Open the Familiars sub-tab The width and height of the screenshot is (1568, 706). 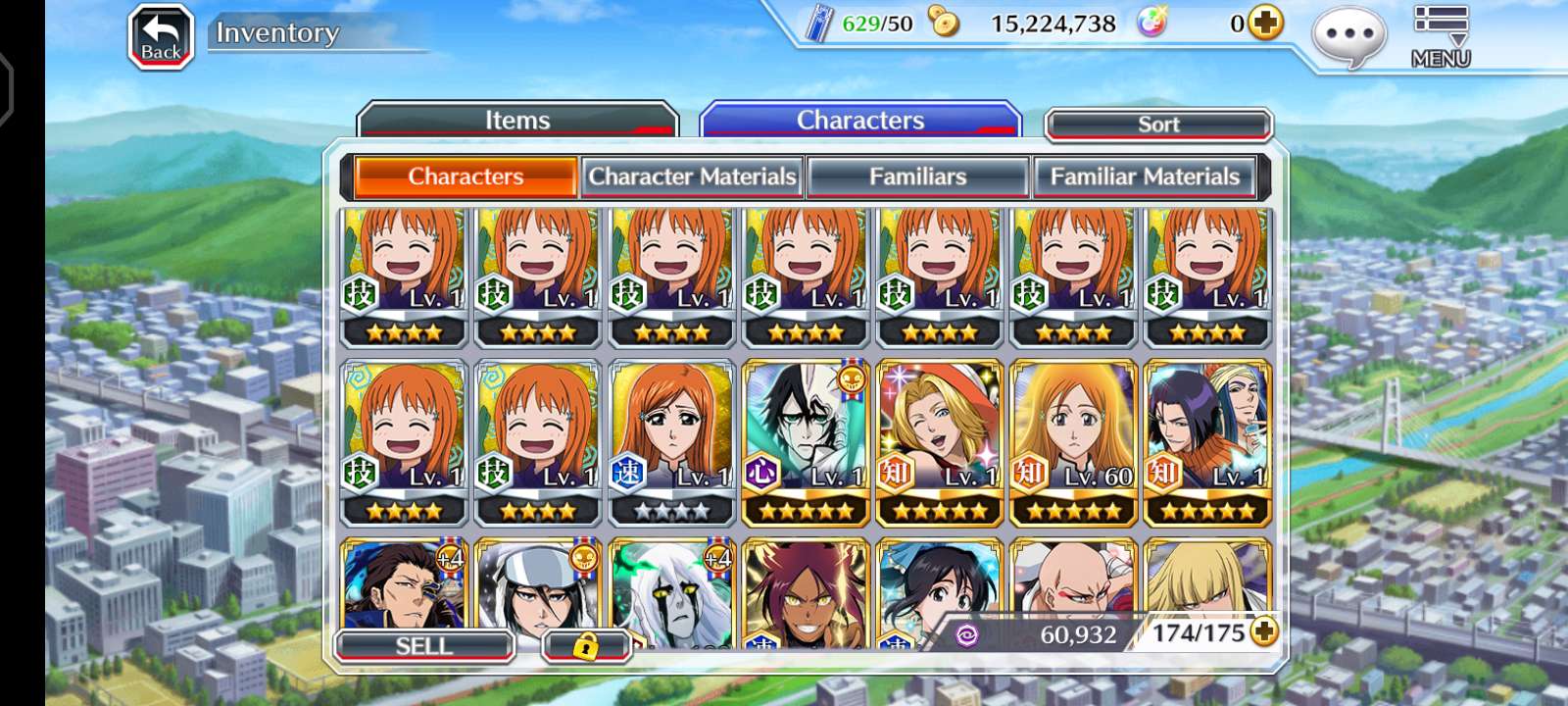coord(917,176)
